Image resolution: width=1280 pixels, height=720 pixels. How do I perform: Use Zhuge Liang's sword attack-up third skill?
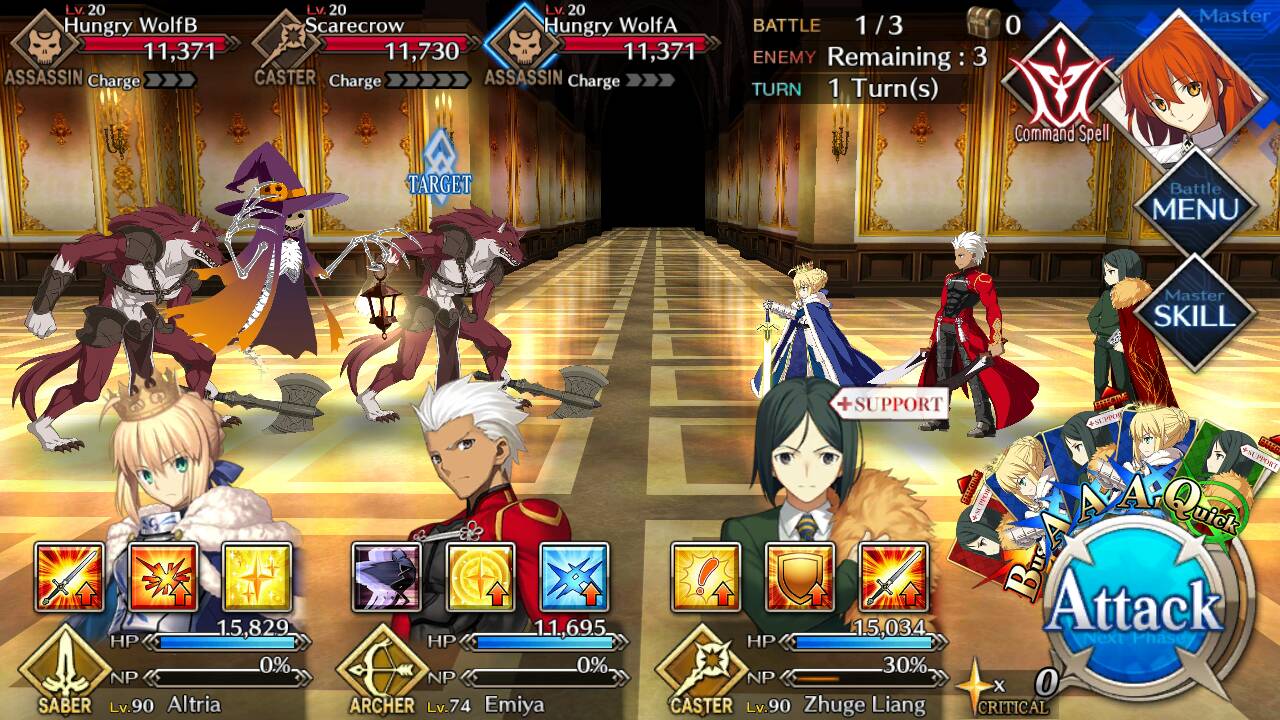(893, 577)
